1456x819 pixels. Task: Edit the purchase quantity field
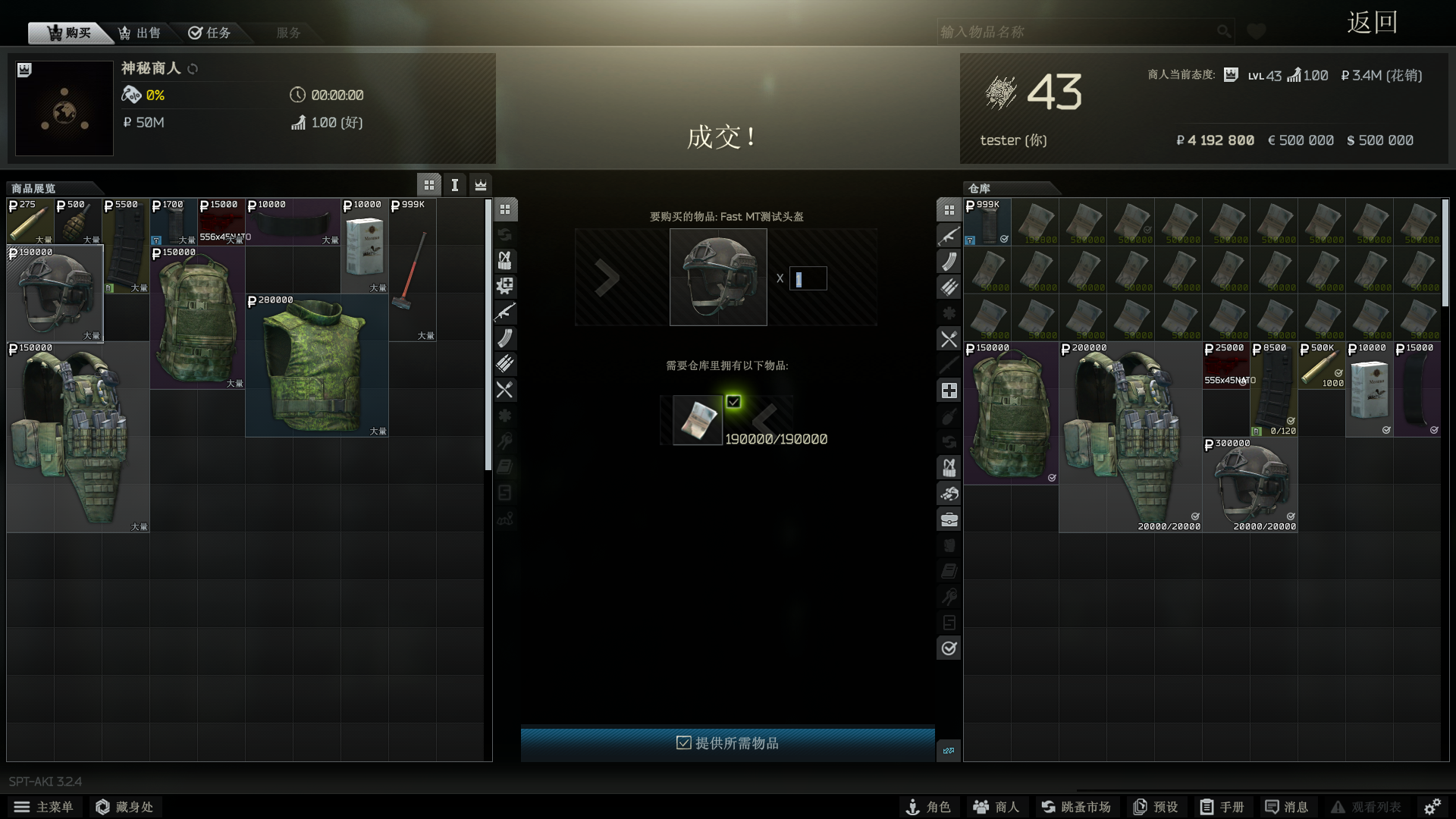click(x=808, y=278)
